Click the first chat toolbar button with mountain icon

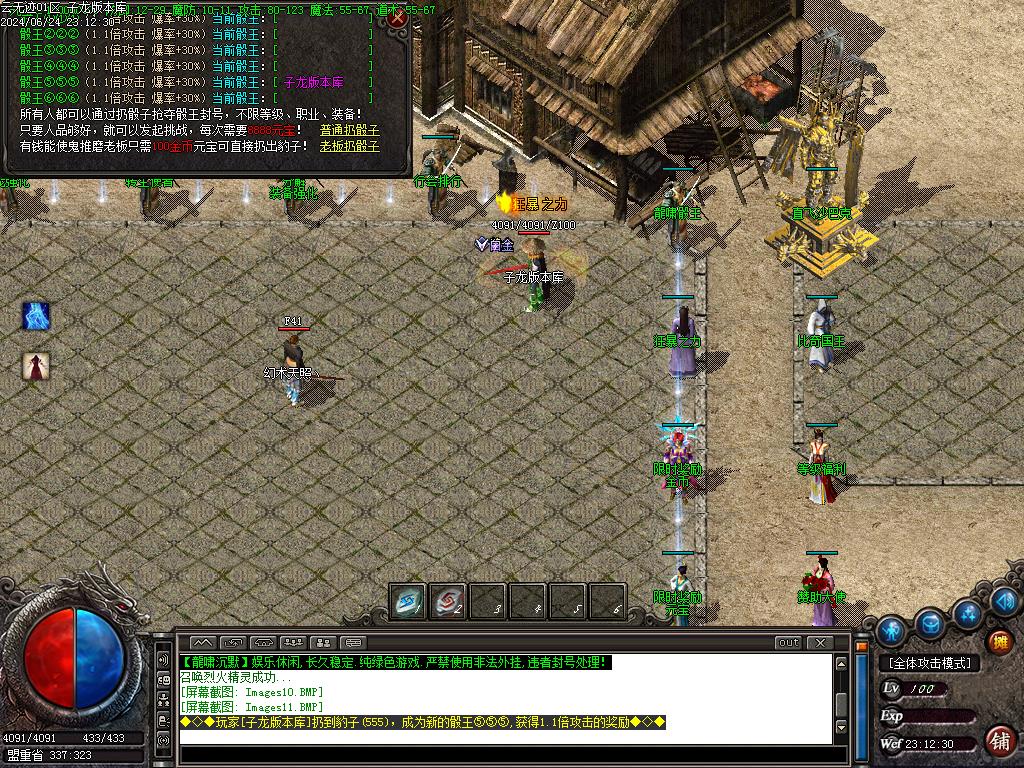202,643
